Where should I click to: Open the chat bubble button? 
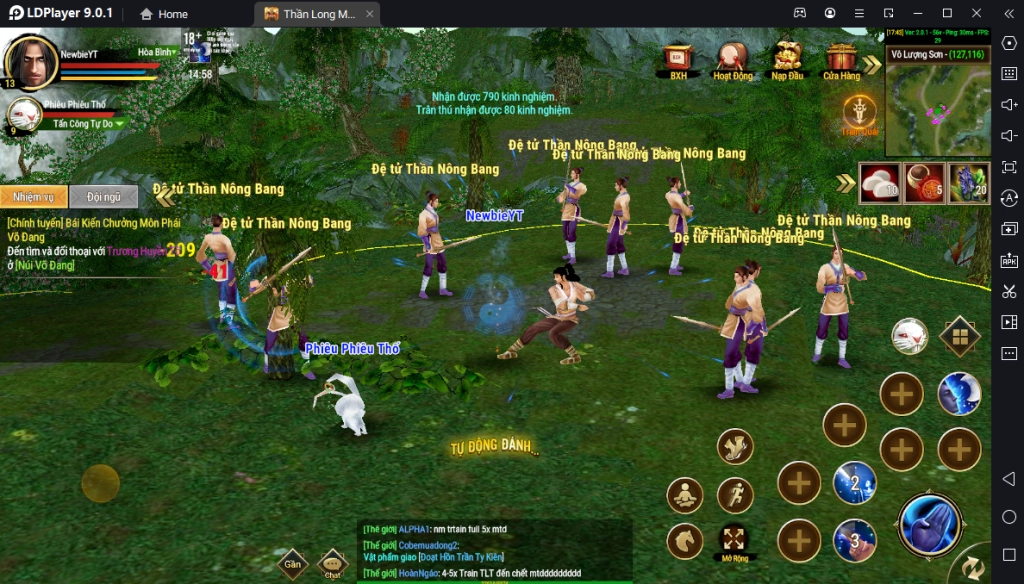point(333,564)
